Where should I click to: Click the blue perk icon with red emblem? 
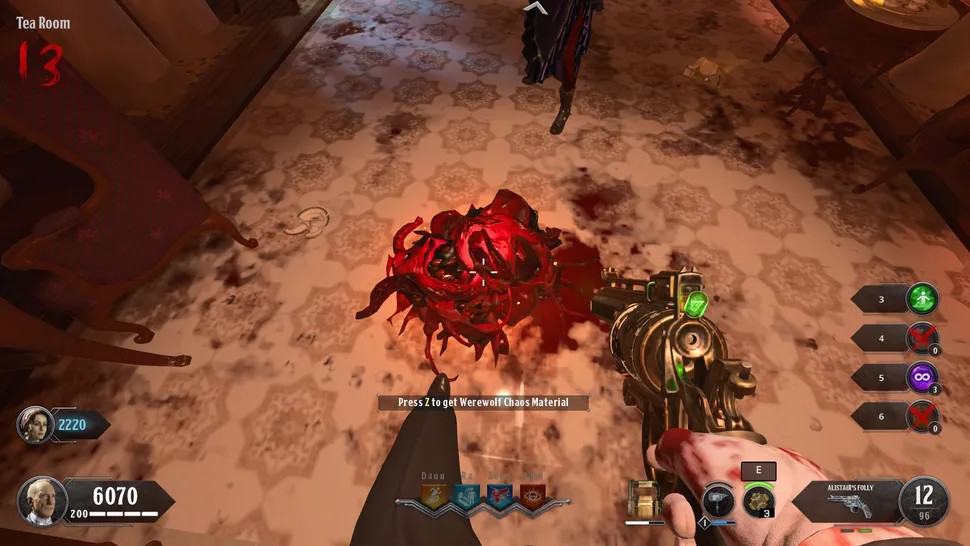pyautogui.click(x=500, y=497)
